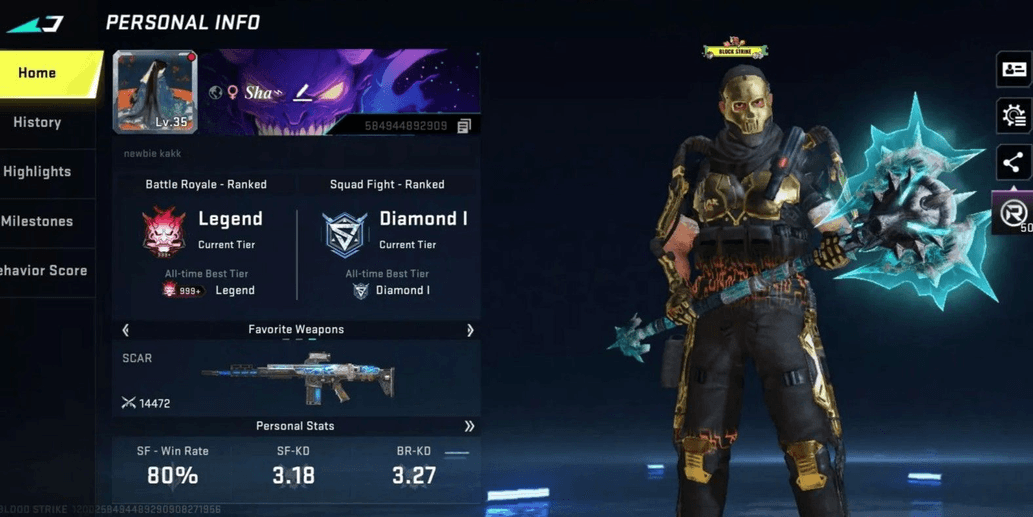Open the card settings gear icon
This screenshot has width=1033, height=517.
(x=1014, y=116)
